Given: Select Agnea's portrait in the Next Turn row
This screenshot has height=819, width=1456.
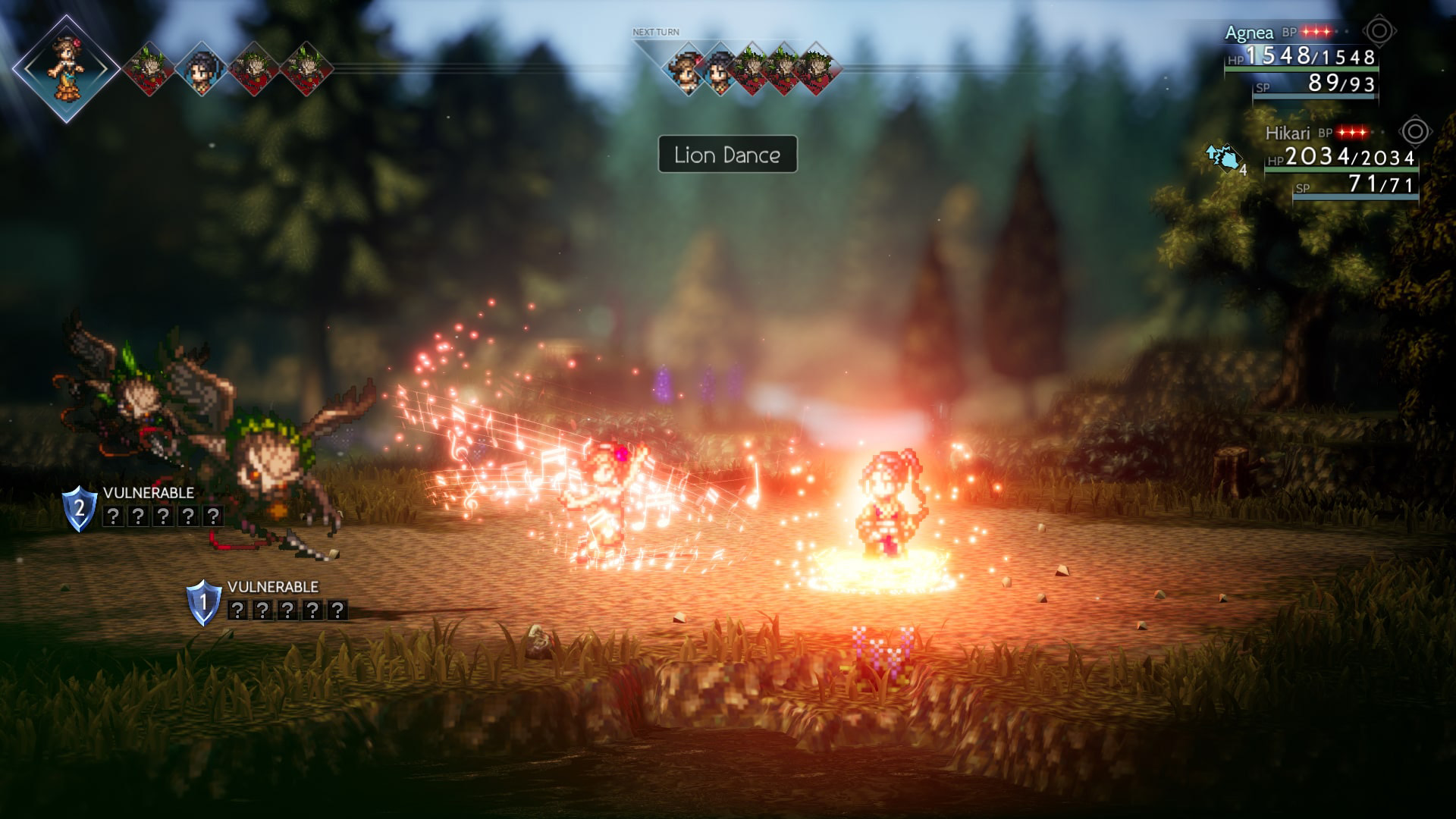Looking at the screenshot, I should [x=688, y=68].
